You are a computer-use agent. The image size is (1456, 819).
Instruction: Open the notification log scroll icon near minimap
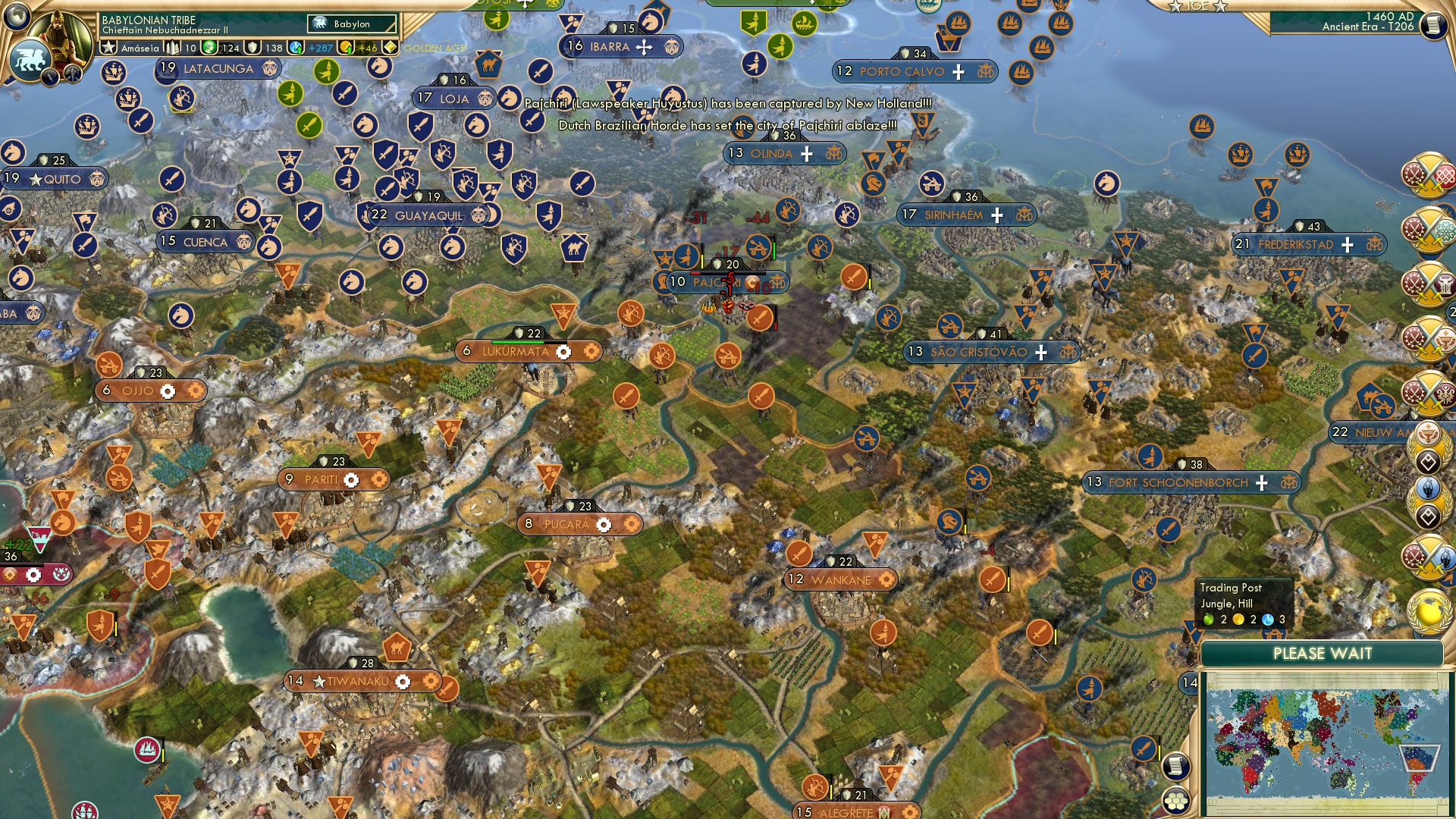click(x=1177, y=766)
